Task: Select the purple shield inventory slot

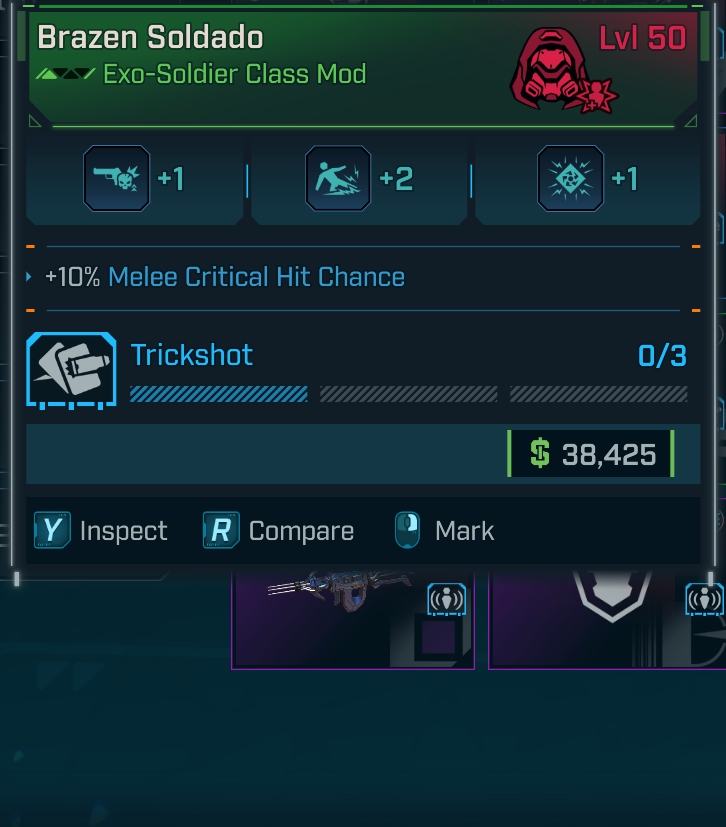Action: point(606,618)
